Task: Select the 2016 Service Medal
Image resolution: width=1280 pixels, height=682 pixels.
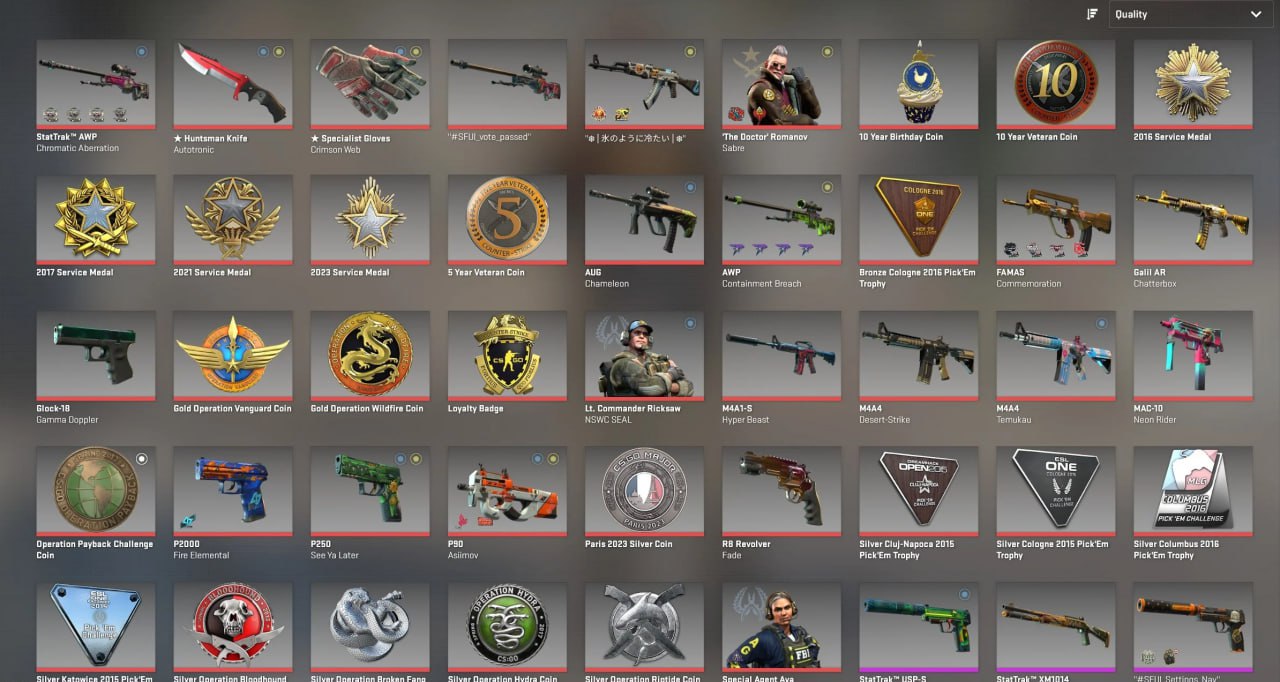Action: point(1192,83)
